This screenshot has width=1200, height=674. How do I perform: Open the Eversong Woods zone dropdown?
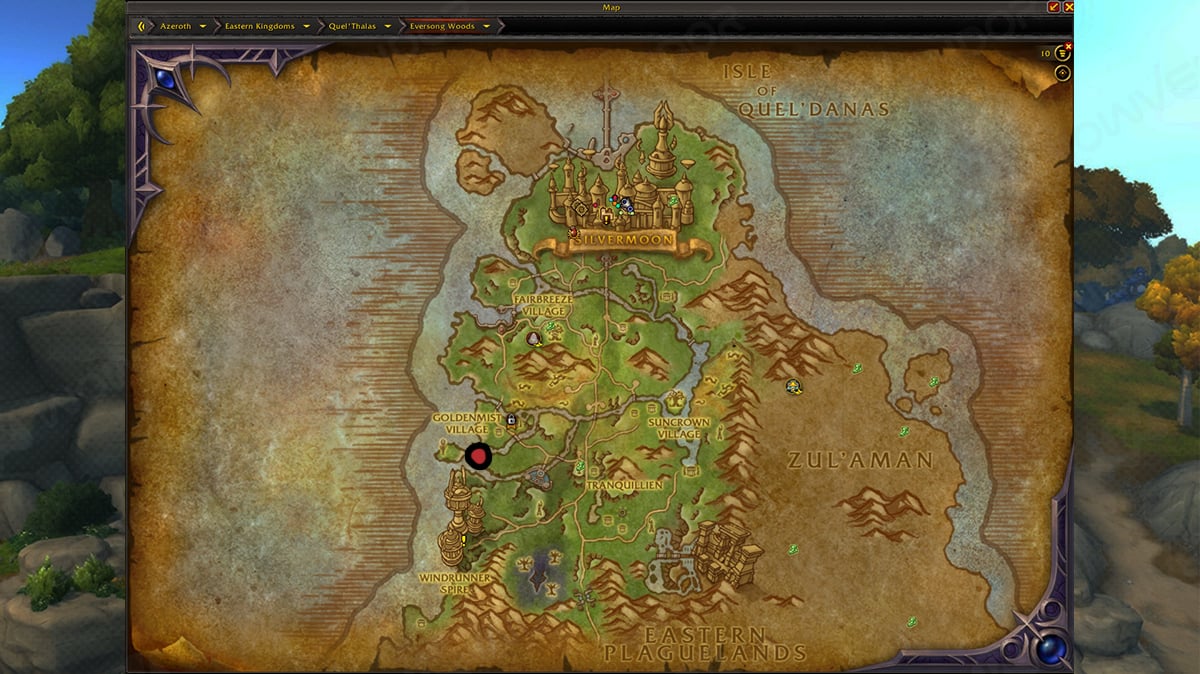pos(487,26)
